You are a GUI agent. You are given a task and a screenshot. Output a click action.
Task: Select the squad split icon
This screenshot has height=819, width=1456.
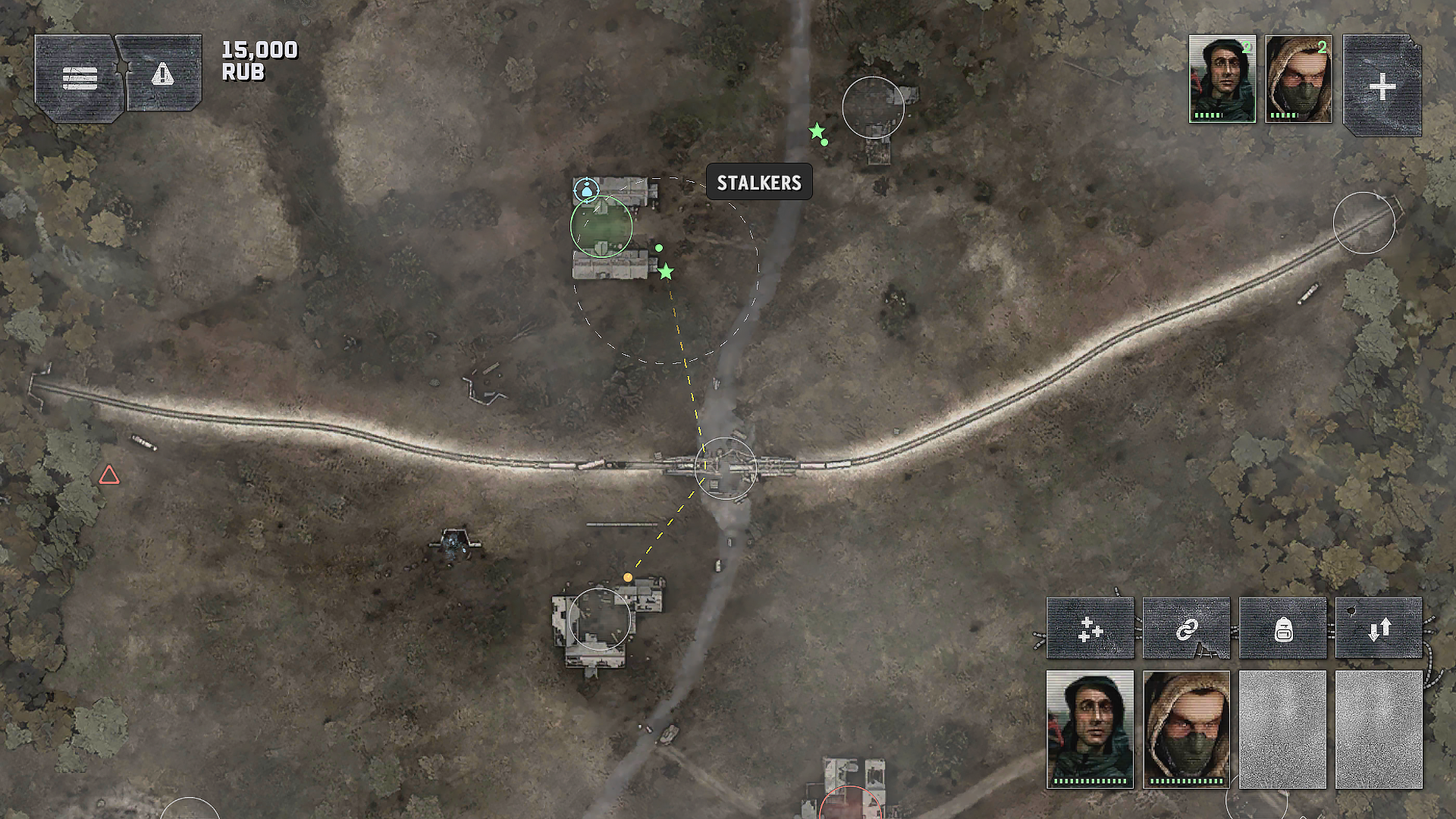(1090, 628)
